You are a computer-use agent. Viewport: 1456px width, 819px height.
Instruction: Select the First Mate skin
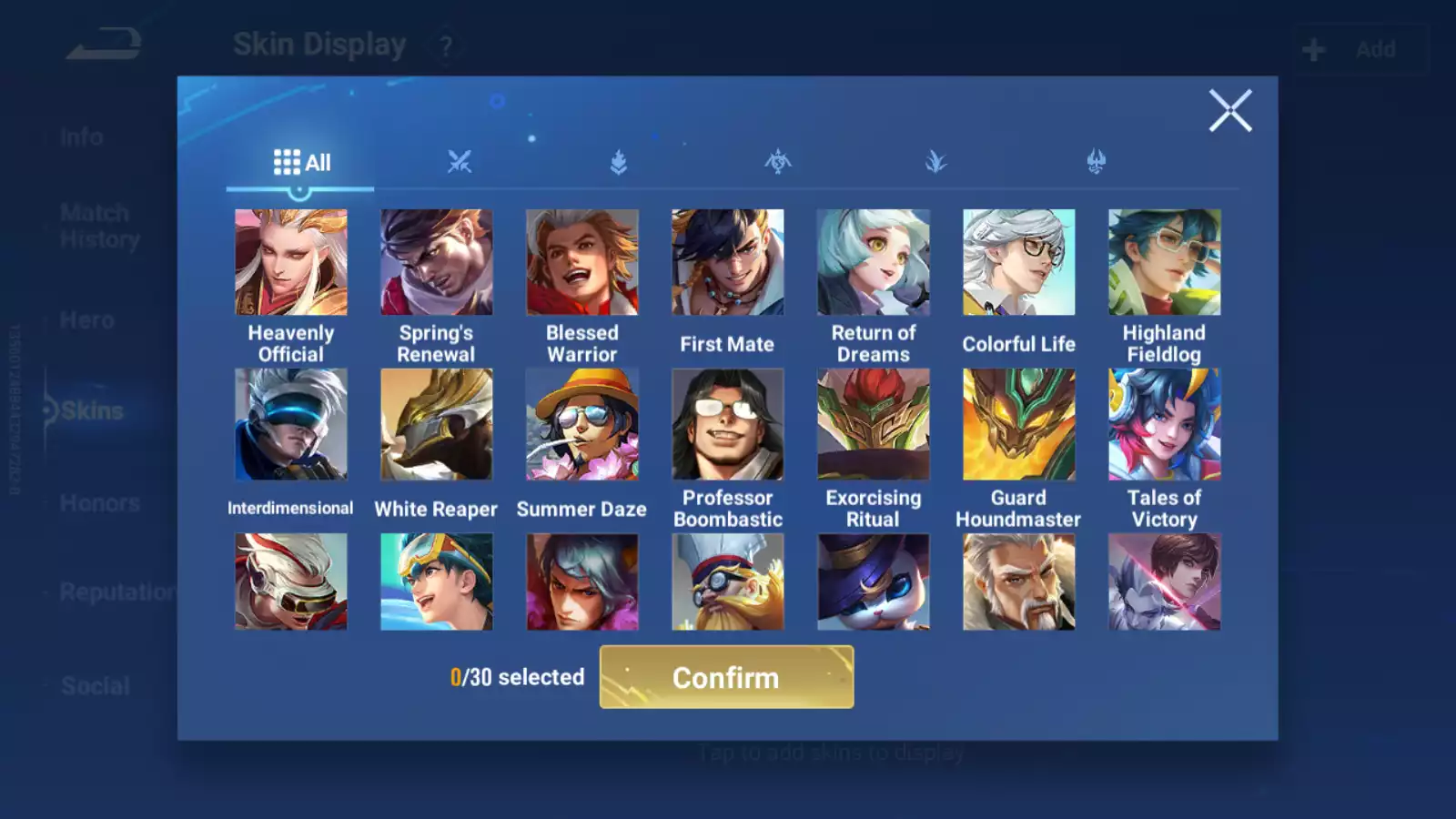pos(727,263)
